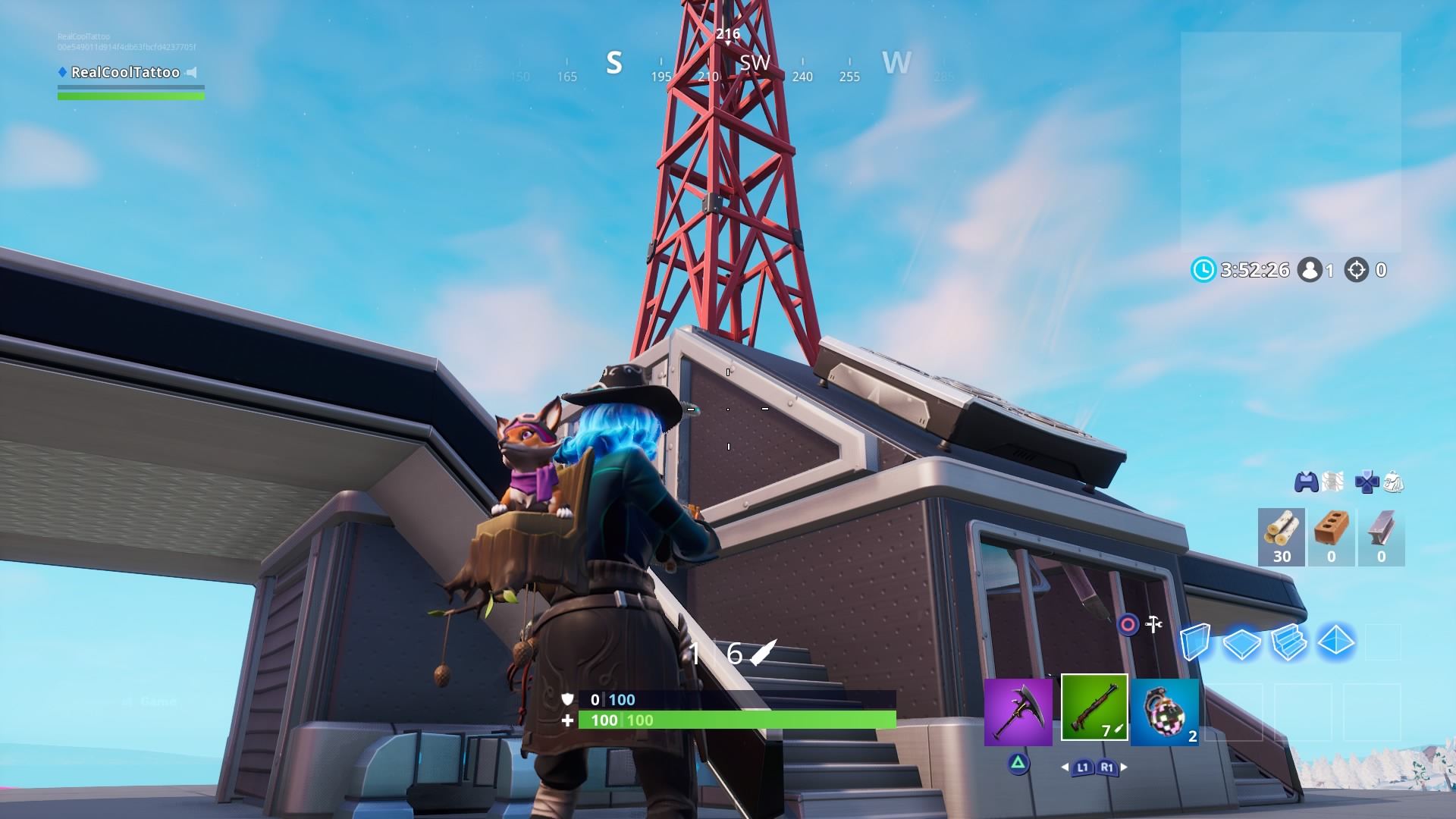Open the map icon
The image size is (1456, 819).
tap(1332, 482)
